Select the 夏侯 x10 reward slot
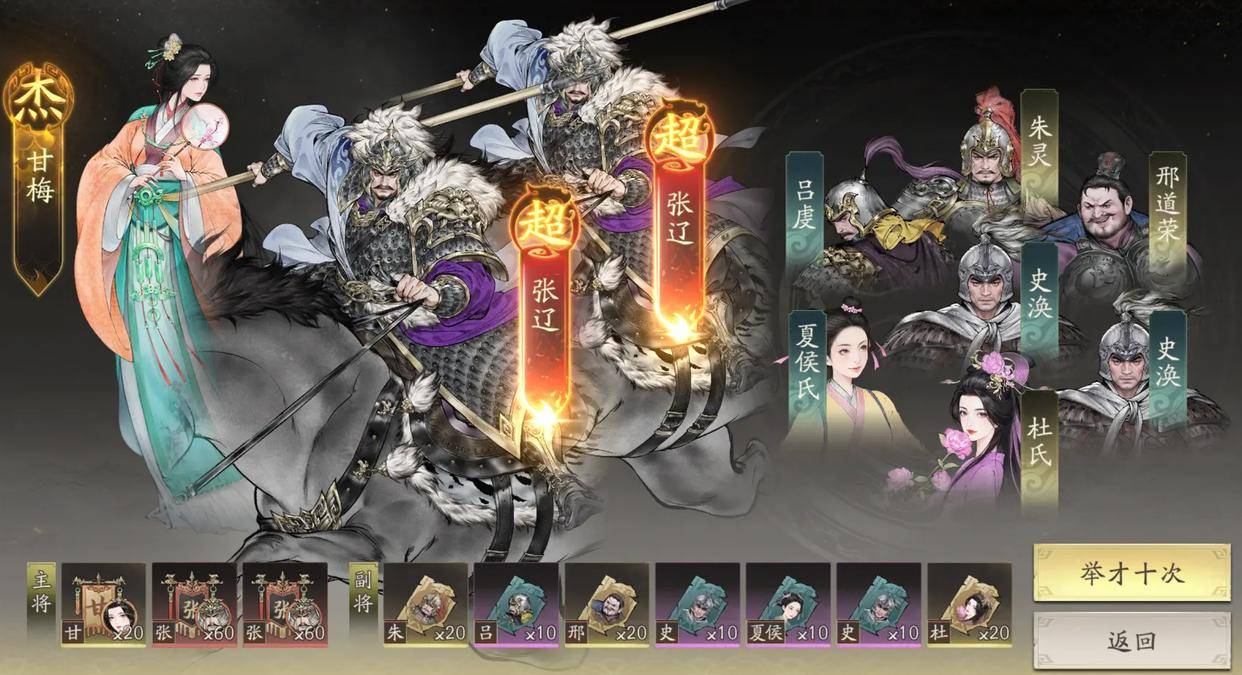This screenshot has width=1242, height=675. (788, 605)
